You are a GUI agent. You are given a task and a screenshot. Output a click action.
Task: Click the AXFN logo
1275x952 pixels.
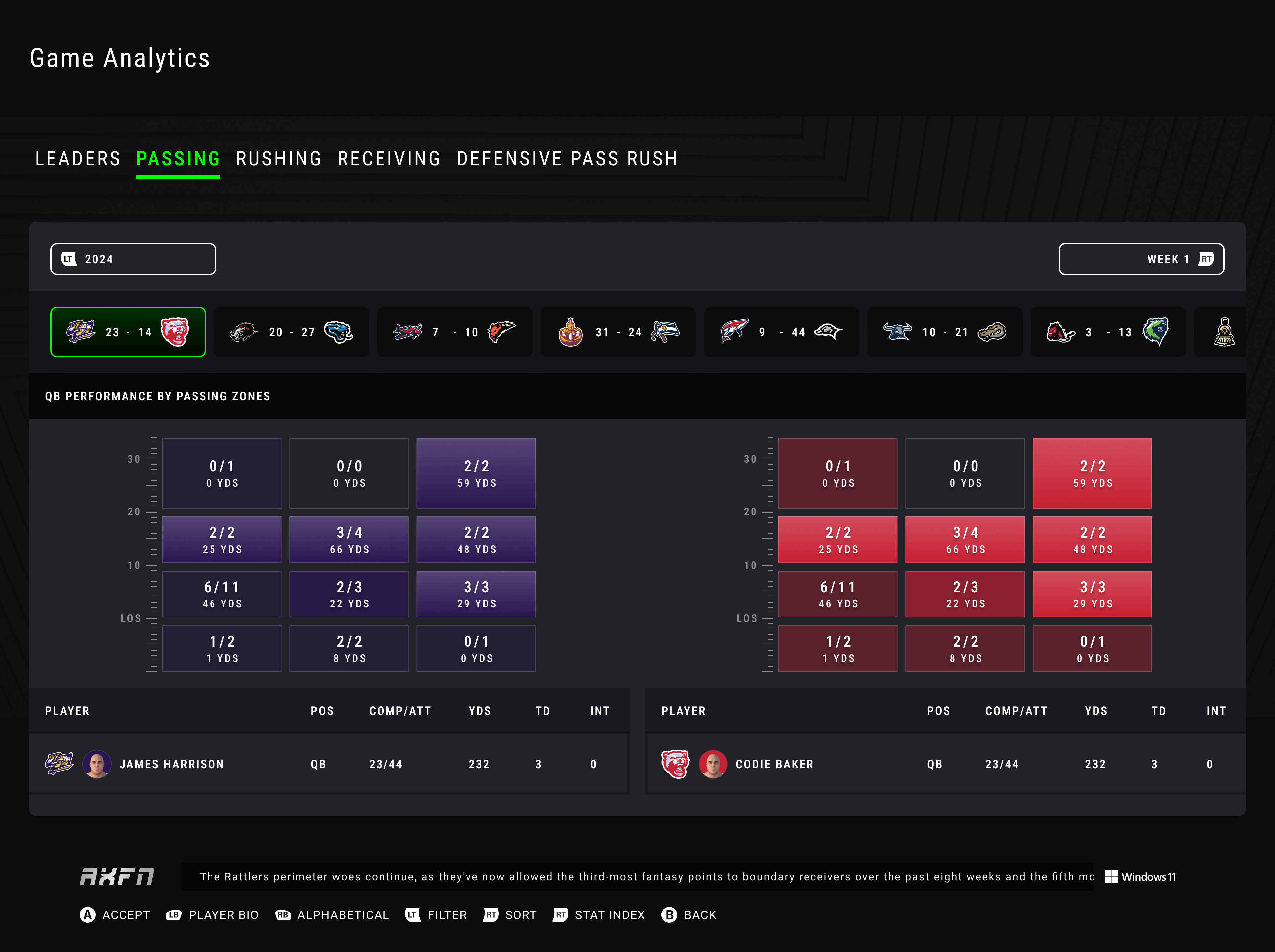pyautogui.click(x=116, y=877)
